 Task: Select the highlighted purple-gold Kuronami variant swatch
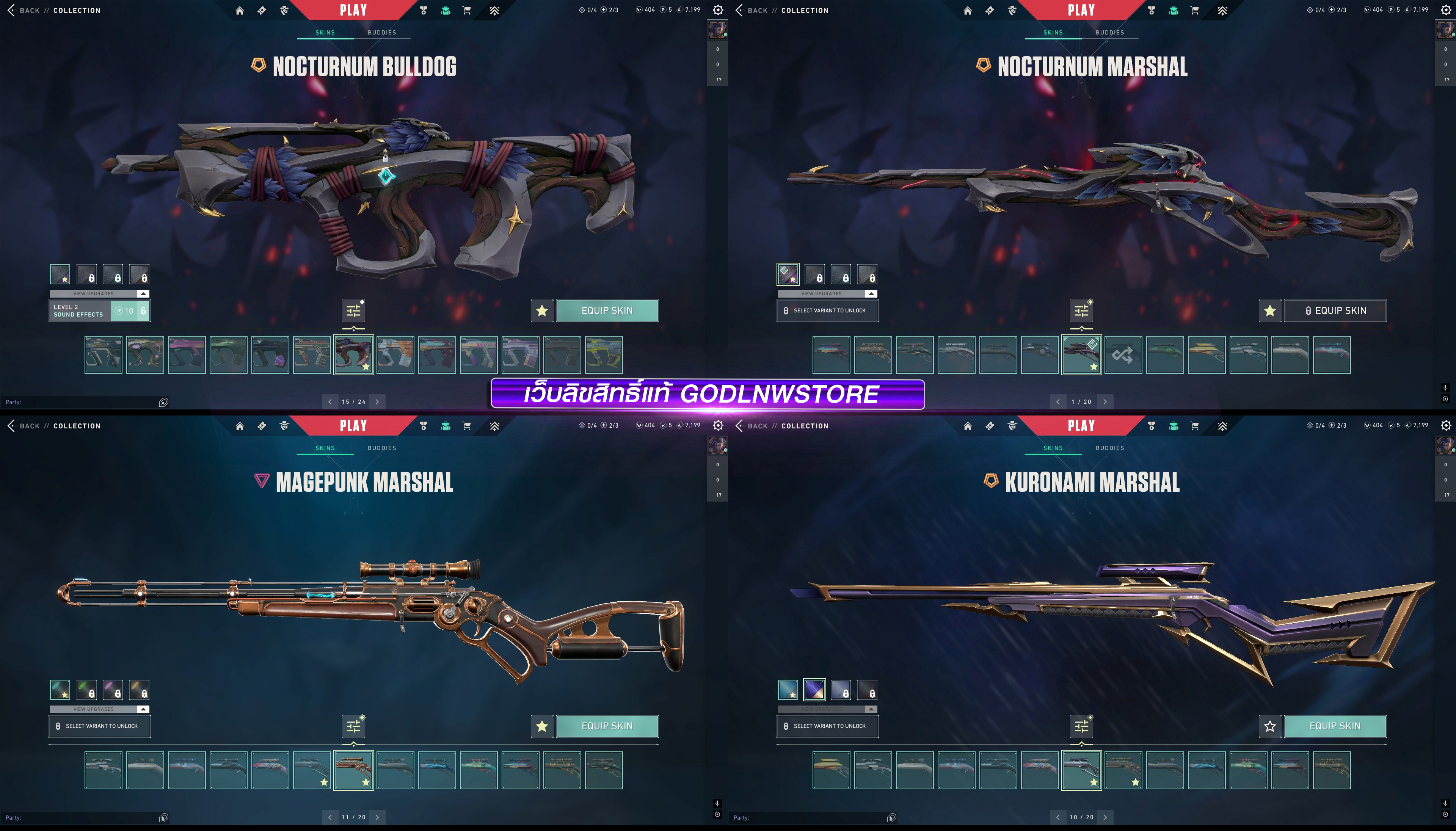point(814,690)
